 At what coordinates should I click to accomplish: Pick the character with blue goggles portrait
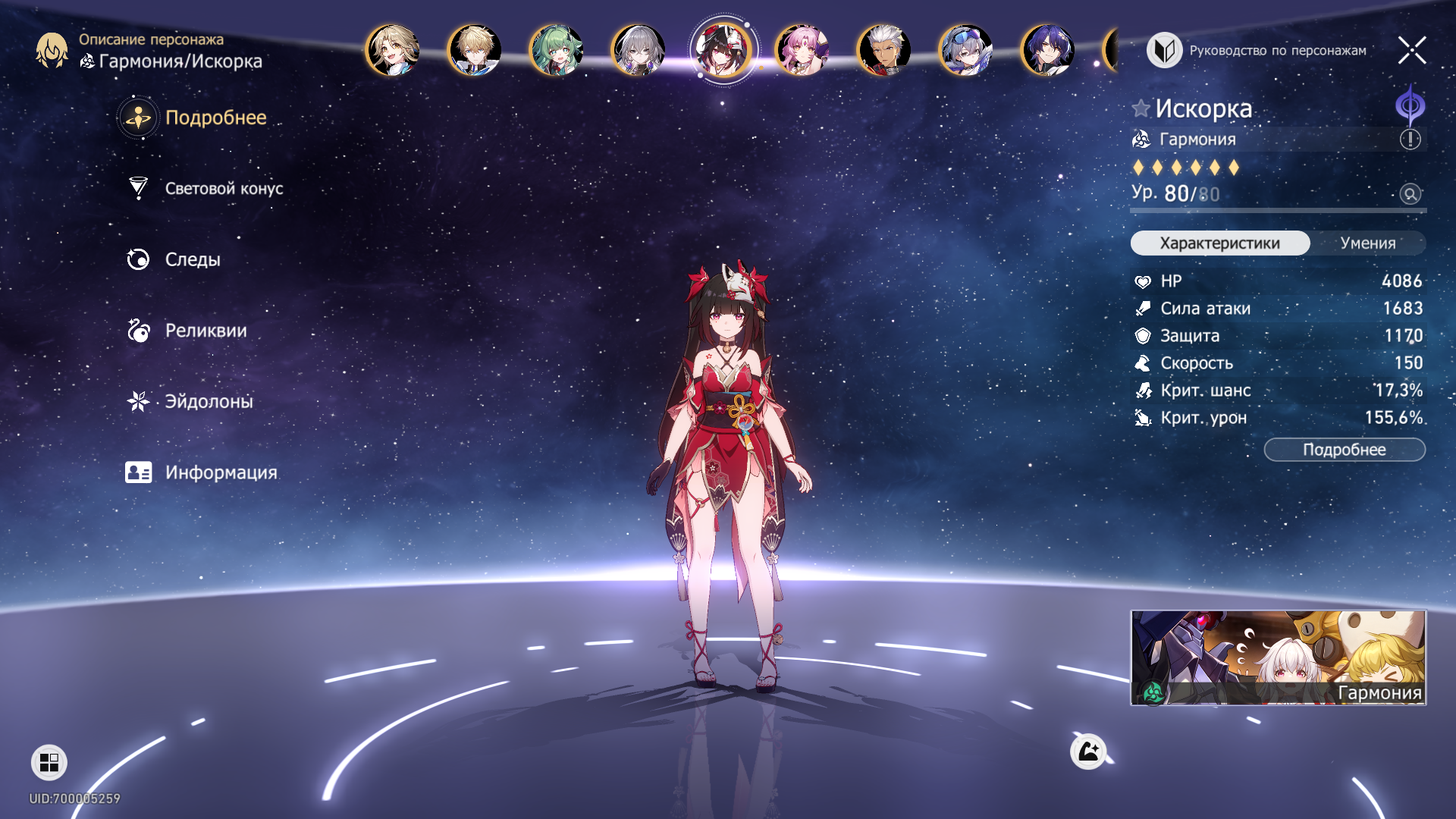click(x=965, y=51)
